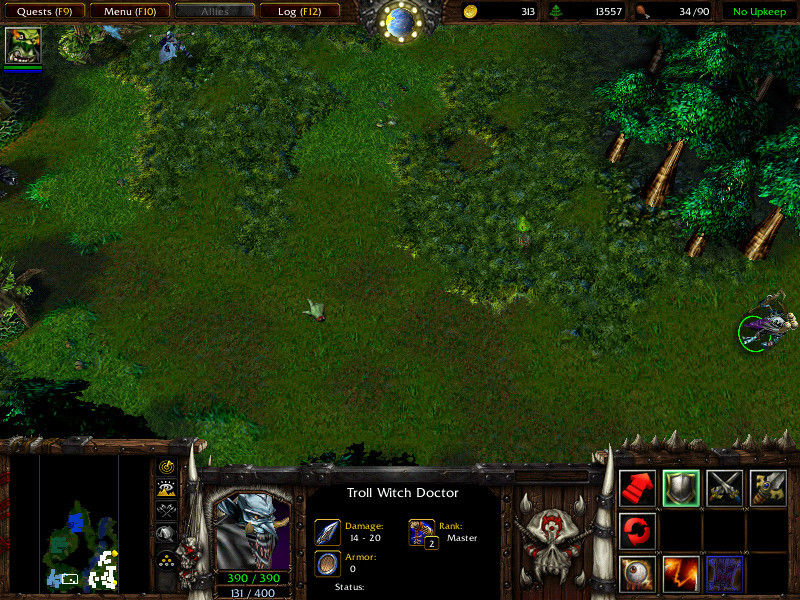Choose the crossed swords command icon
Screen dimensions: 800x600
coord(725,488)
